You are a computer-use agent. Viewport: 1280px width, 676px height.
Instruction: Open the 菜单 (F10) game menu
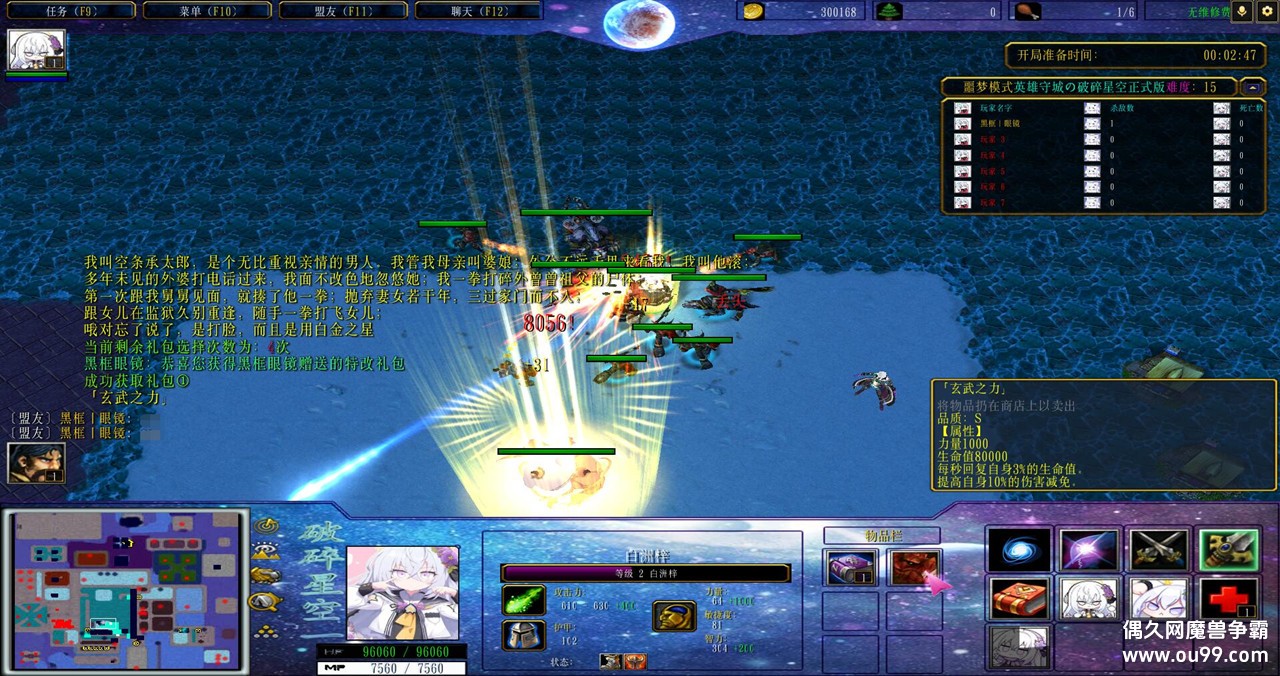[207, 11]
